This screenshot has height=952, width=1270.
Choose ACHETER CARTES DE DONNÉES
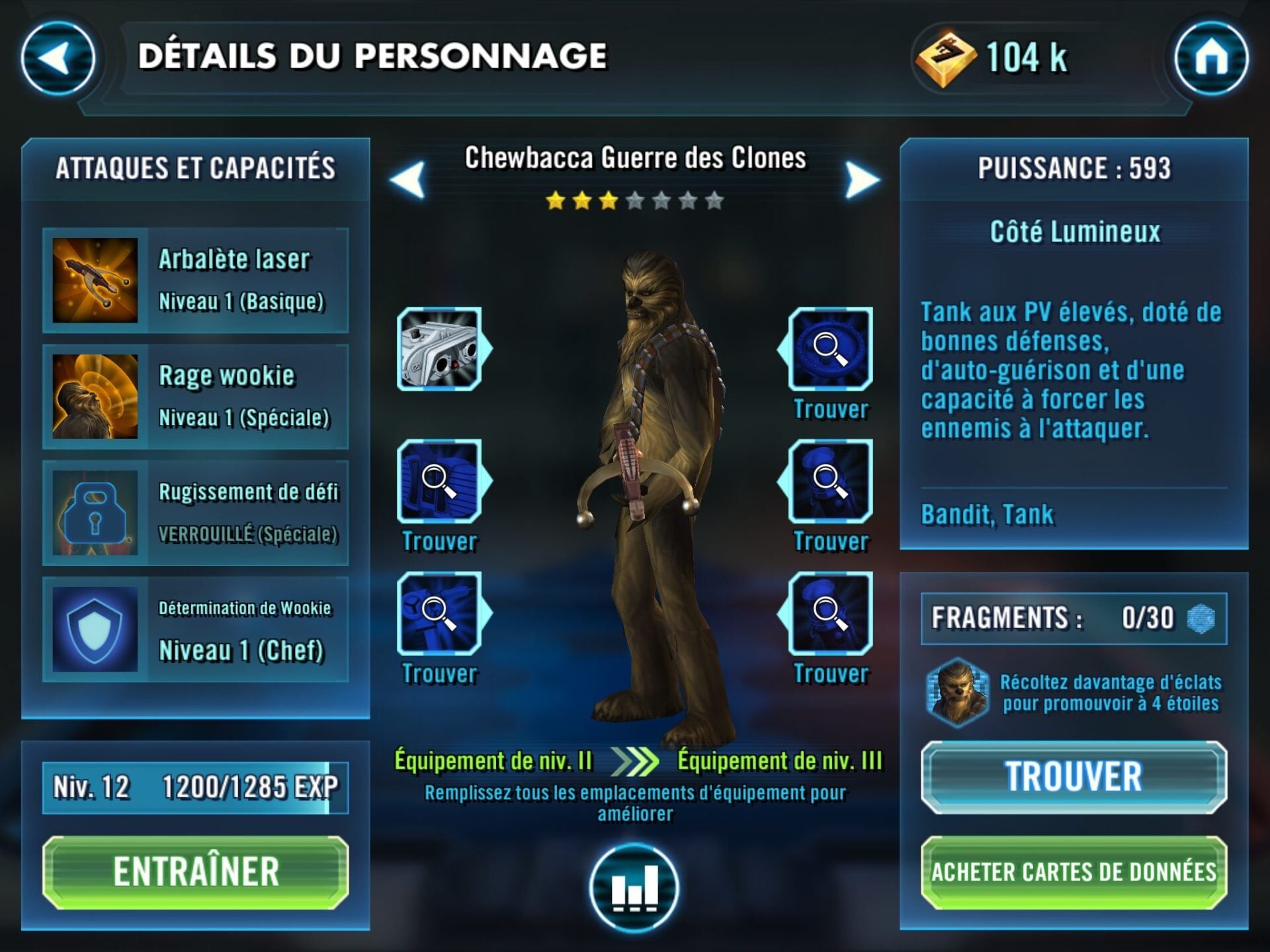(1074, 872)
